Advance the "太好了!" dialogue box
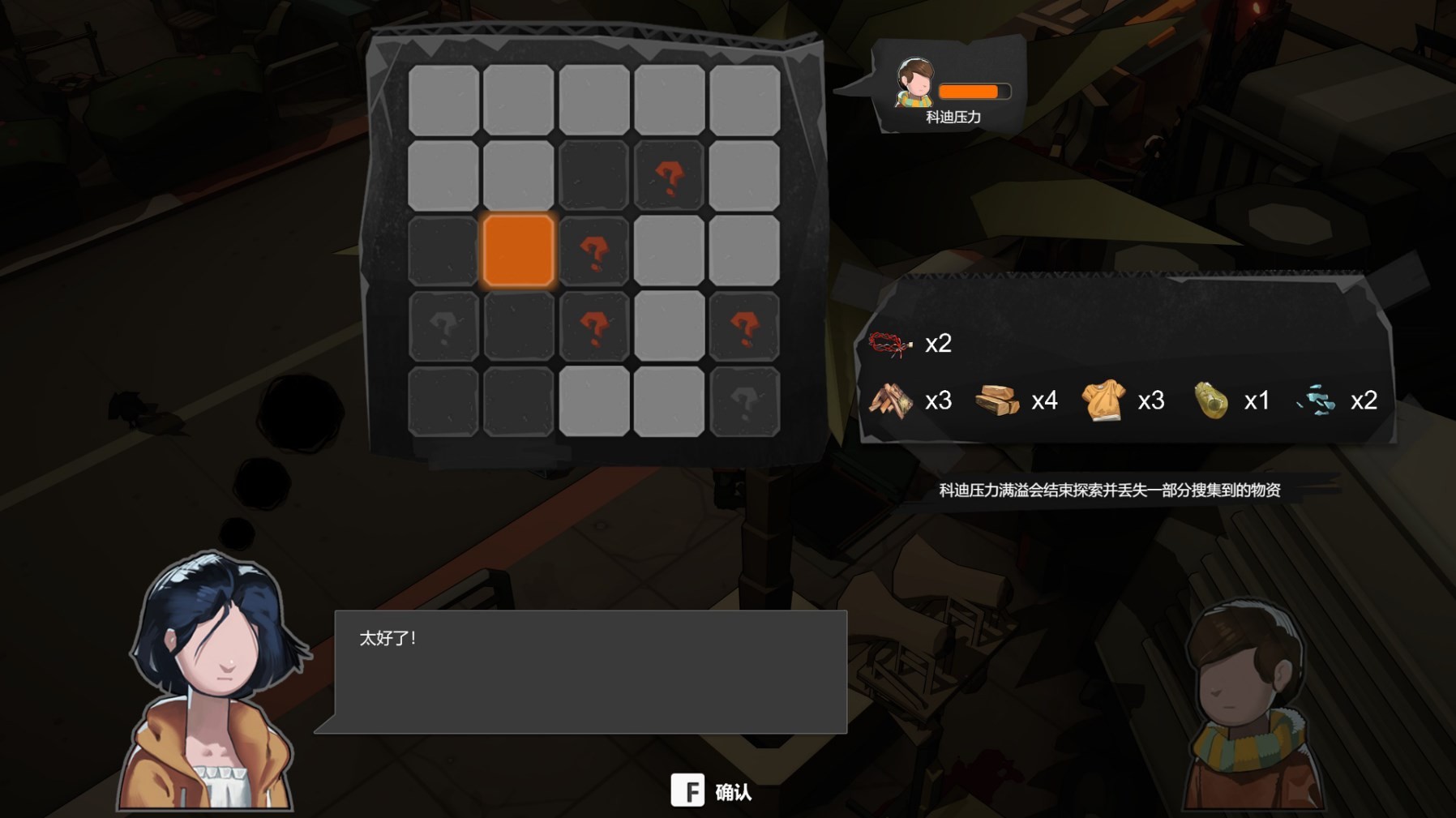Viewport: 1456px width, 818px height. click(x=590, y=671)
